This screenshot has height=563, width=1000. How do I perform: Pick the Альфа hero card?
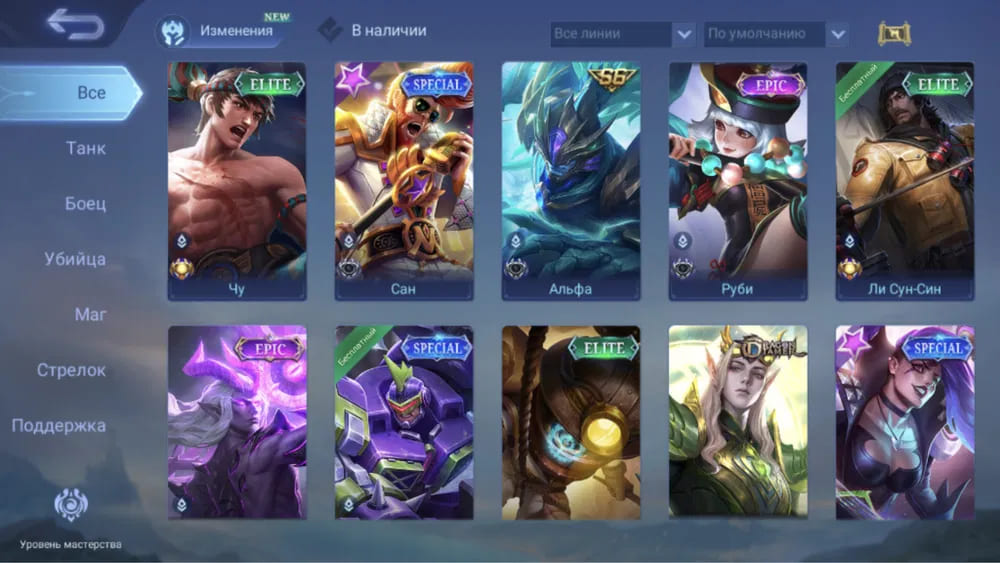coord(571,180)
